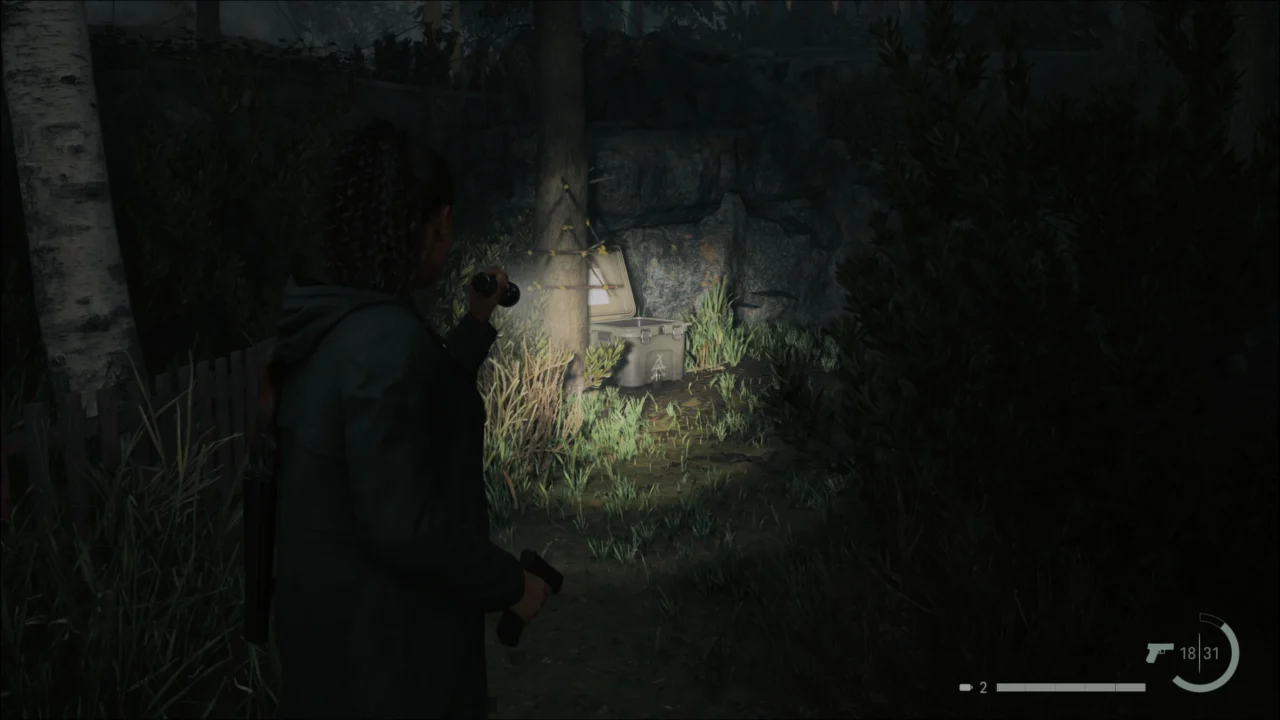Click the tree emblem on the supply box
The height and width of the screenshot is (720, 1280).
[x=659, y=365]
